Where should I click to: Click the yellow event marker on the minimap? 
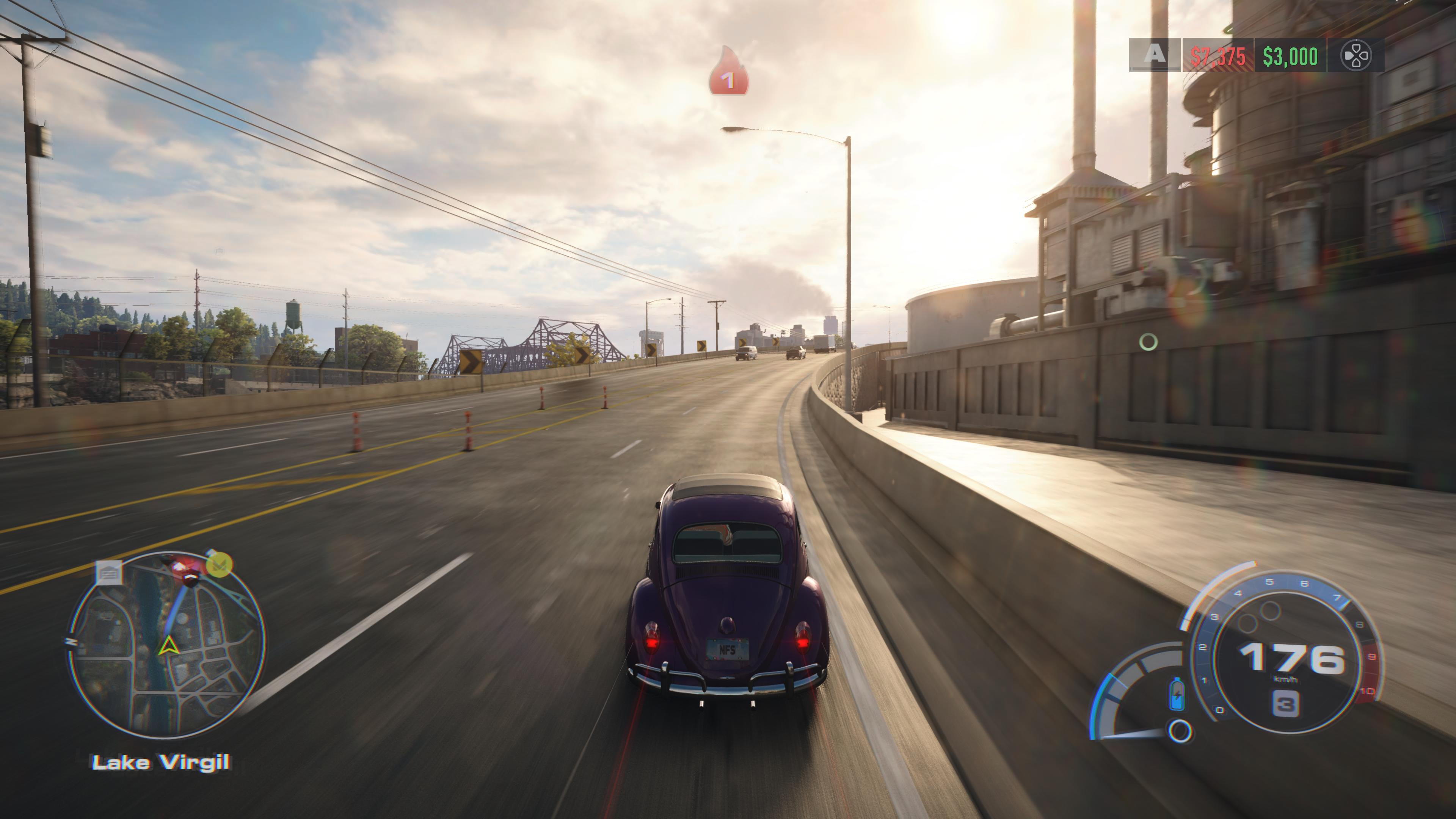click(219, 564)
